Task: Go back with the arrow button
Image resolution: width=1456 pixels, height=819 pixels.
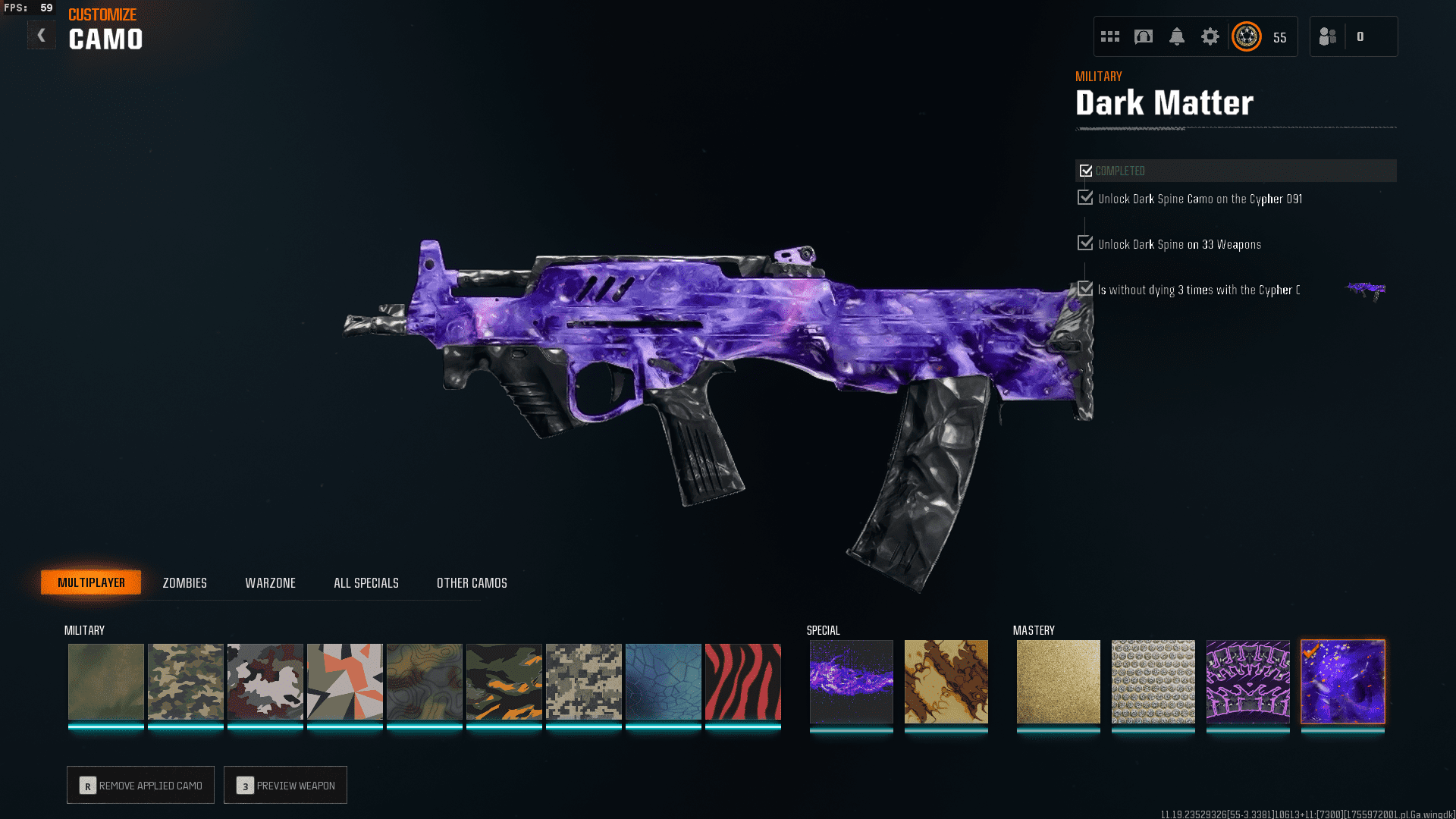Action: click(42, 35)
